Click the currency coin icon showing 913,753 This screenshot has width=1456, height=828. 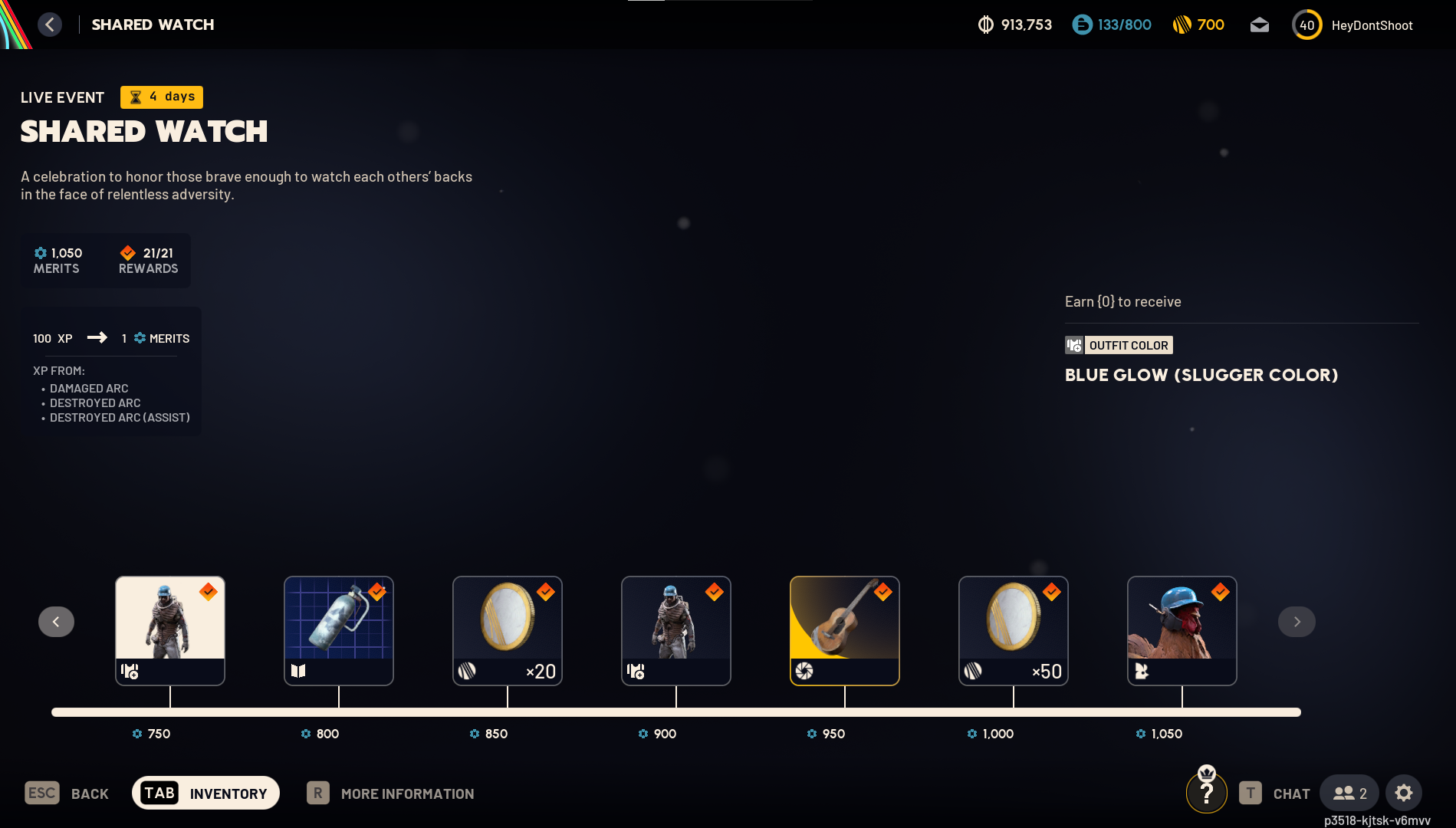985,25
